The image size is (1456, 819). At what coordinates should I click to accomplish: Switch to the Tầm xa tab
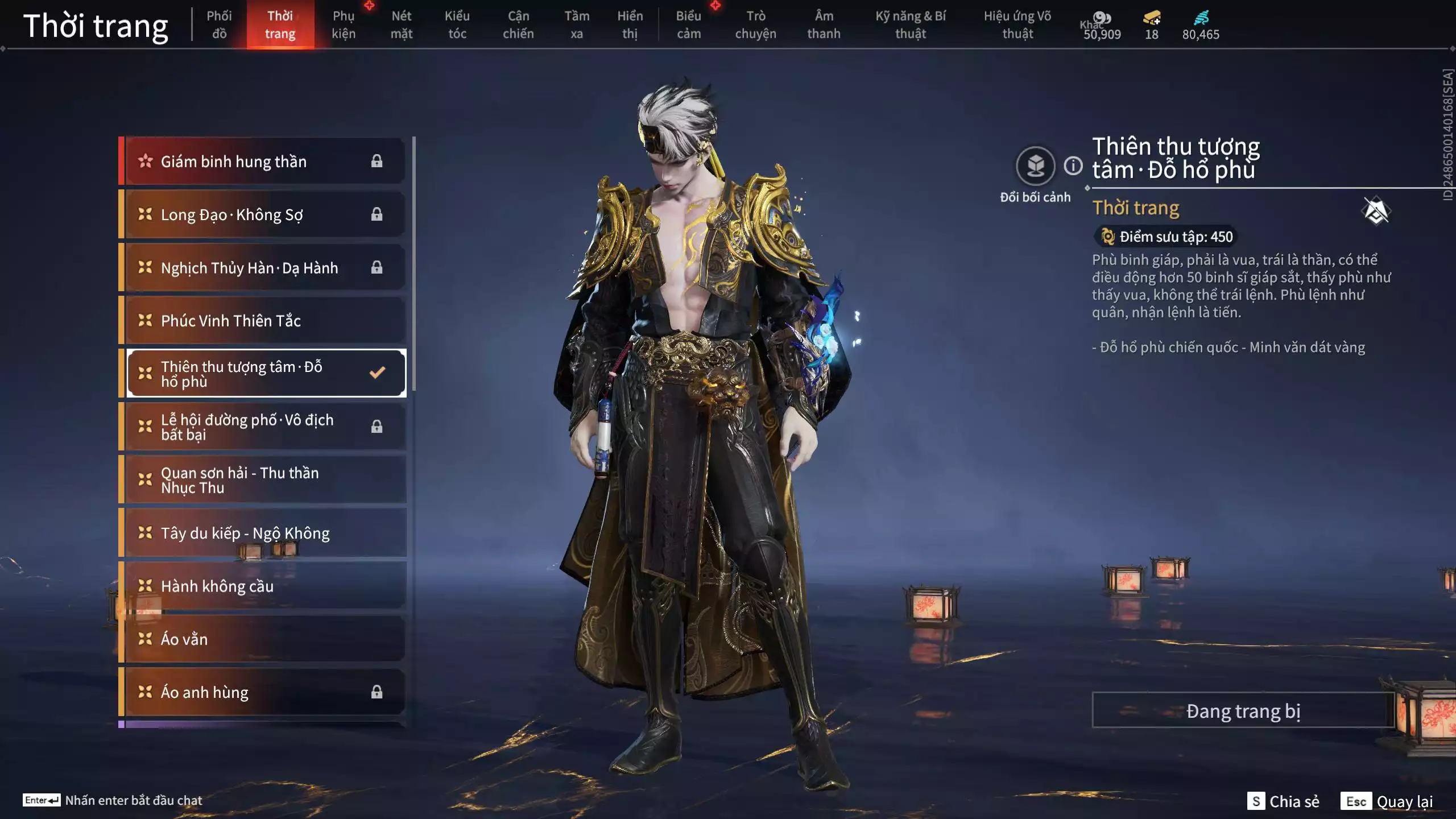(576, 25)
